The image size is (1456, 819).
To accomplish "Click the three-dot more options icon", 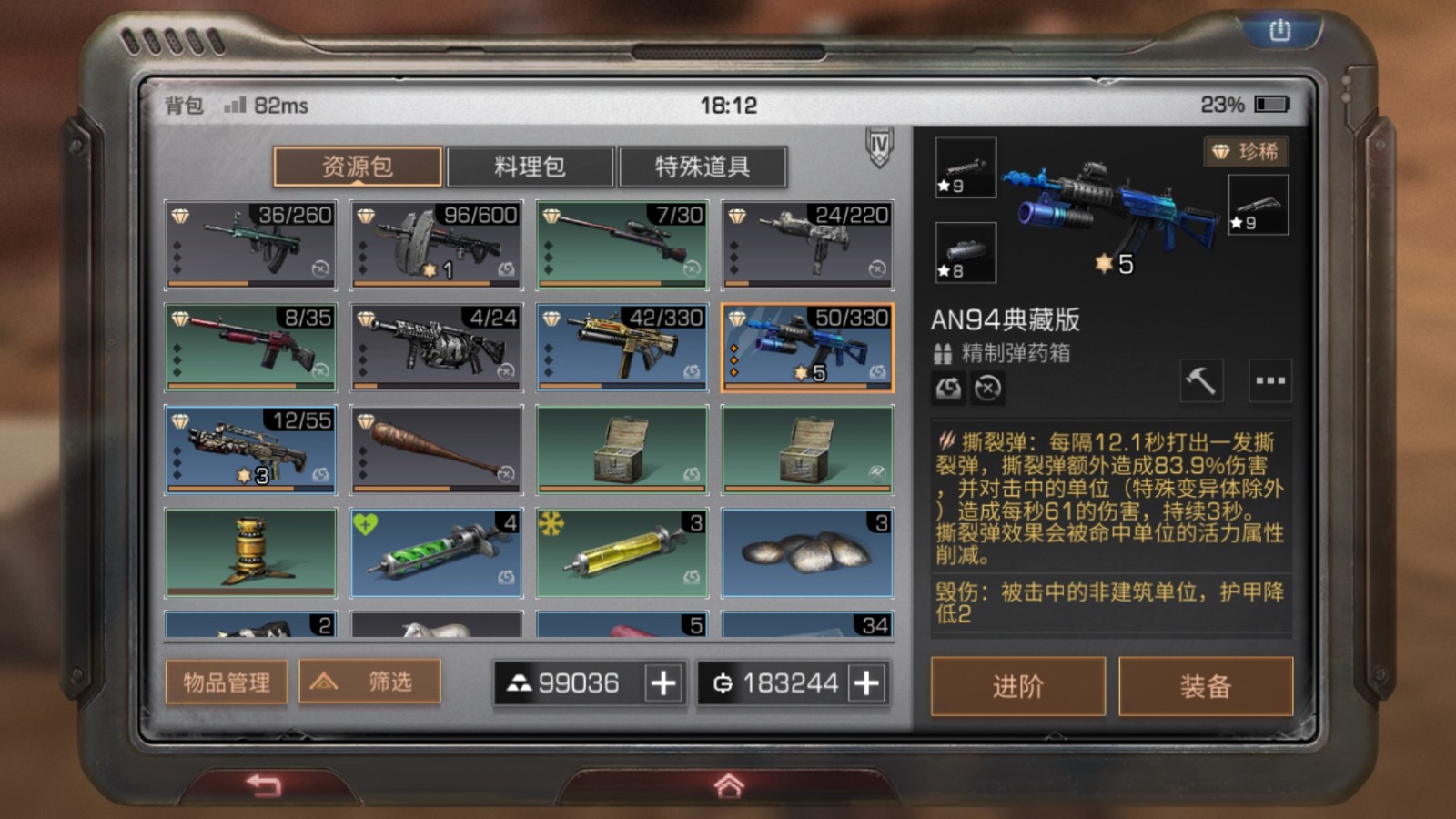I will (x=1269, y=379).
